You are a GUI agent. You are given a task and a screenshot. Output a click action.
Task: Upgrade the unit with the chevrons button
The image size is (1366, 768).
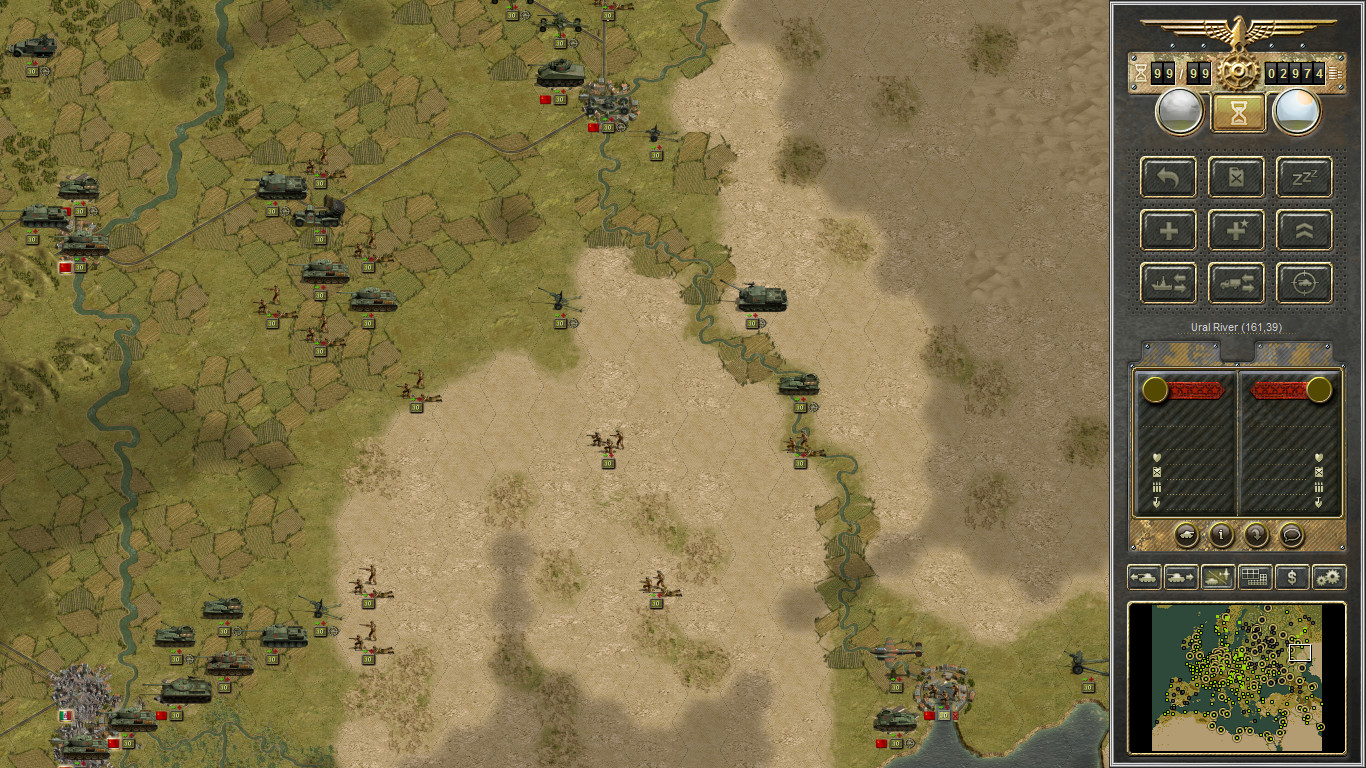point(1304,230)
